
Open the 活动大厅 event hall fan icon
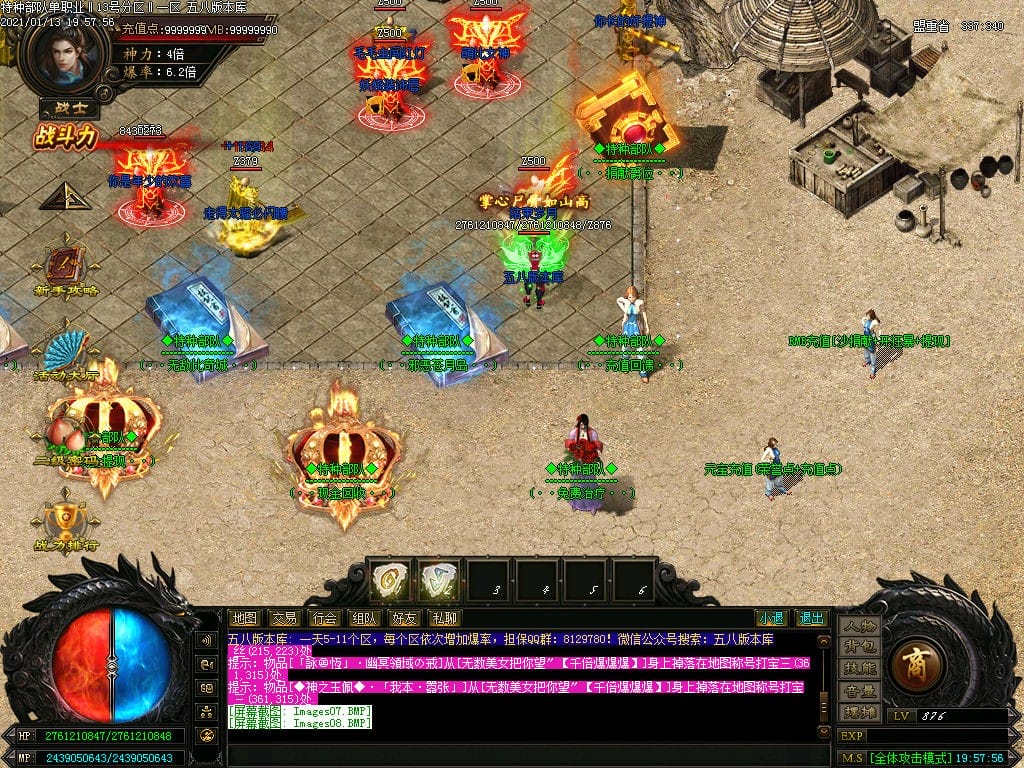(x=66, y=353)
